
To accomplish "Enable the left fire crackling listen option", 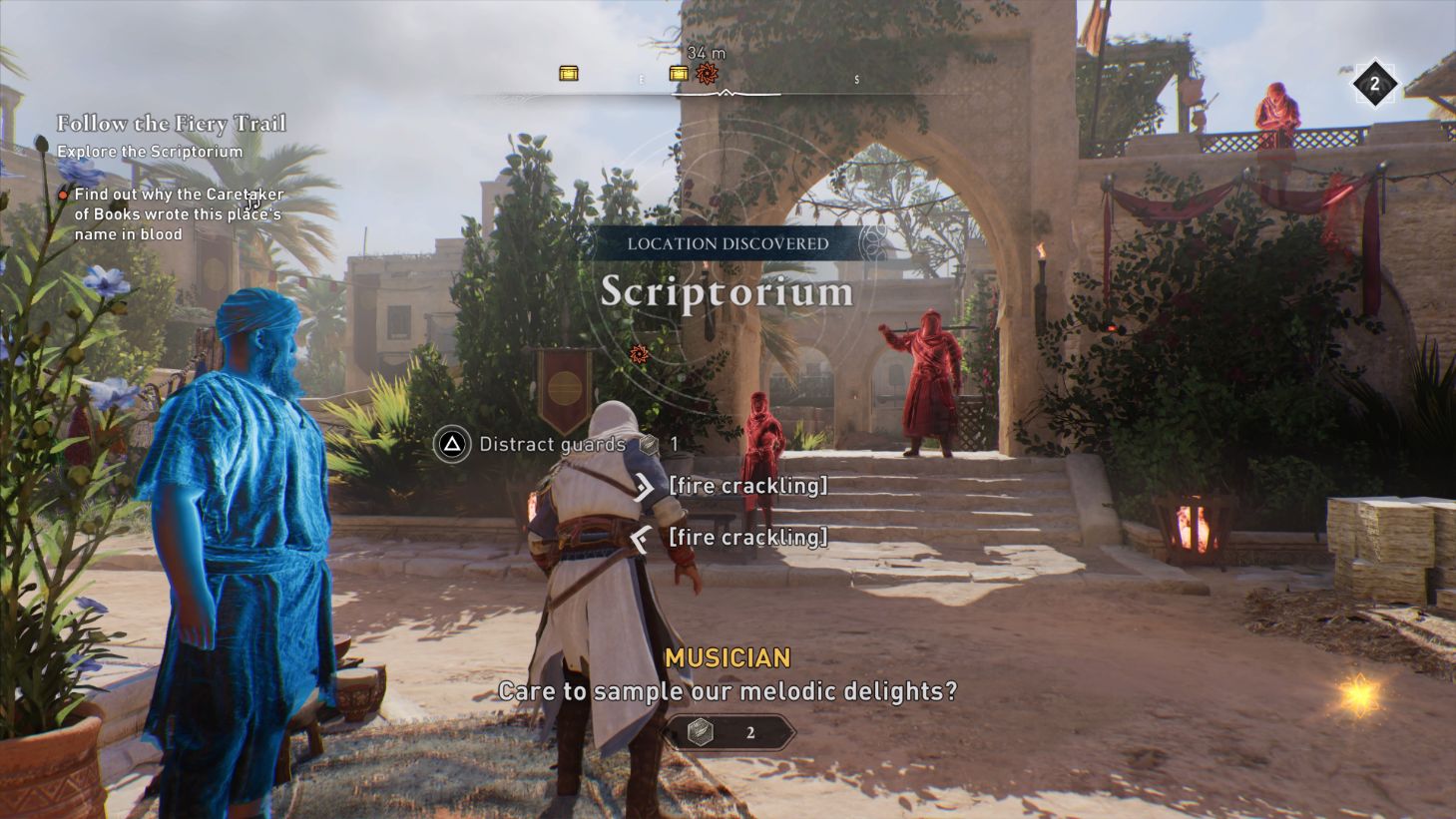I will pos(748,538).
